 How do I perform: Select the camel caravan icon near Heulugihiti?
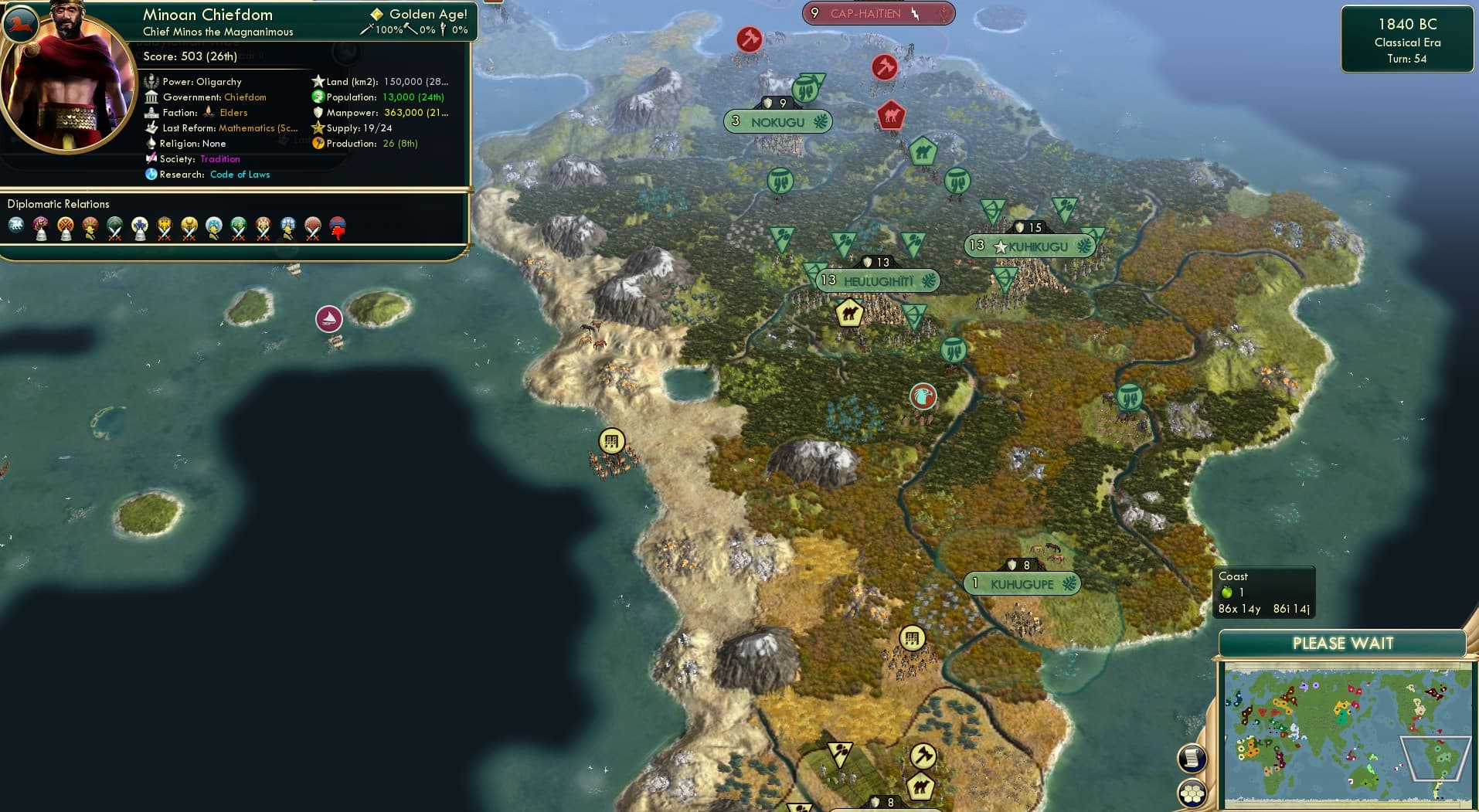(848, 312)
